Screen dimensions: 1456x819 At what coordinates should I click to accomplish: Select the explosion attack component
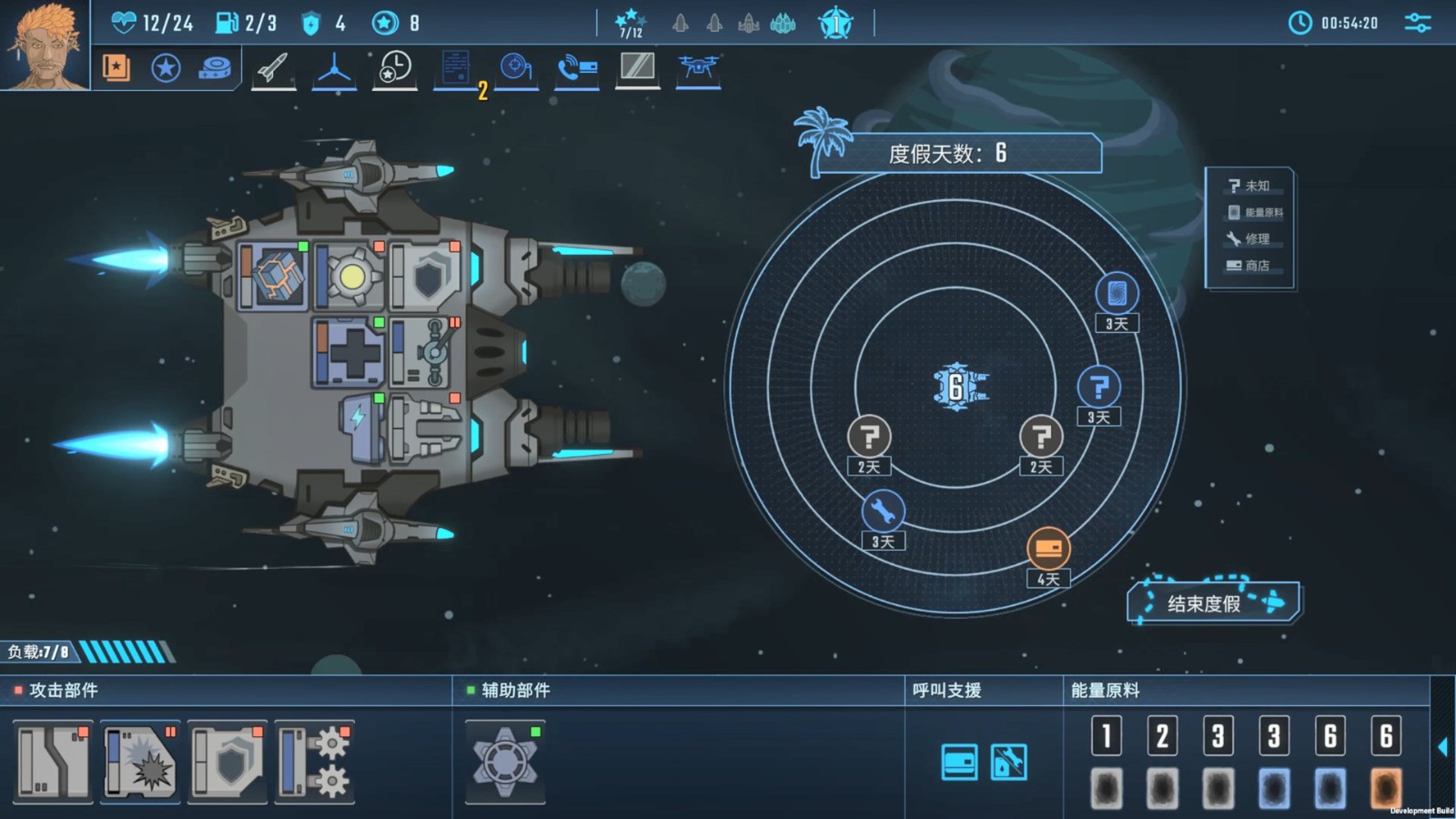[140, 763]
